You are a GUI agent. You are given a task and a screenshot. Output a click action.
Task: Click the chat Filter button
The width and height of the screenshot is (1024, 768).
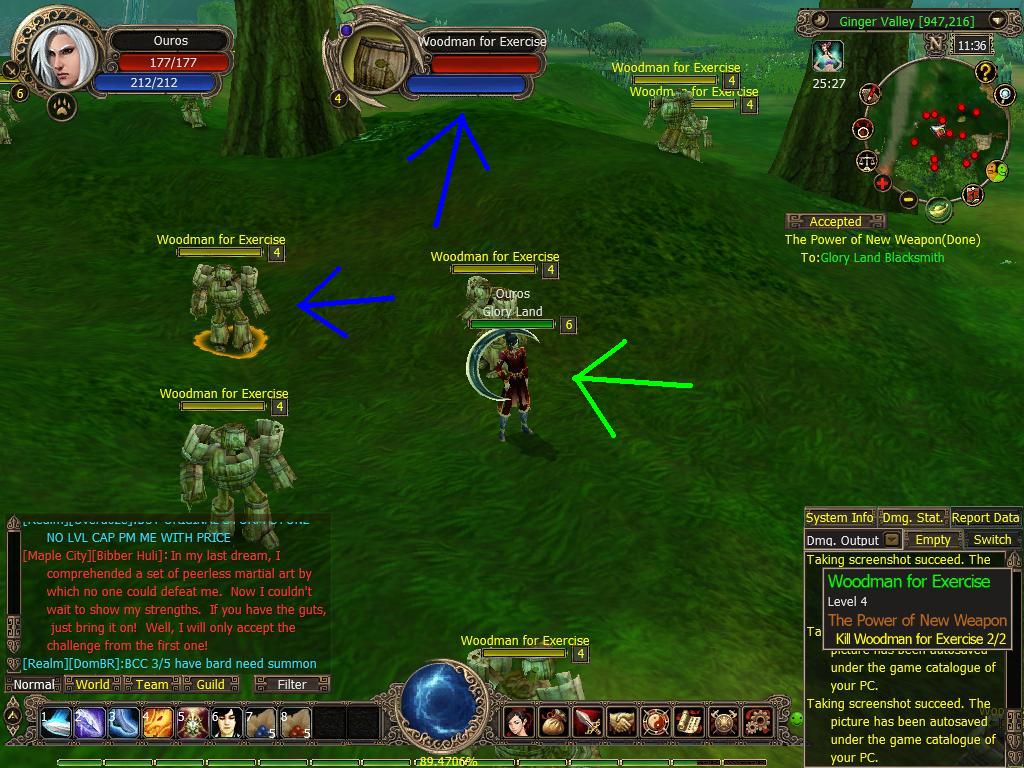(292, 684)
